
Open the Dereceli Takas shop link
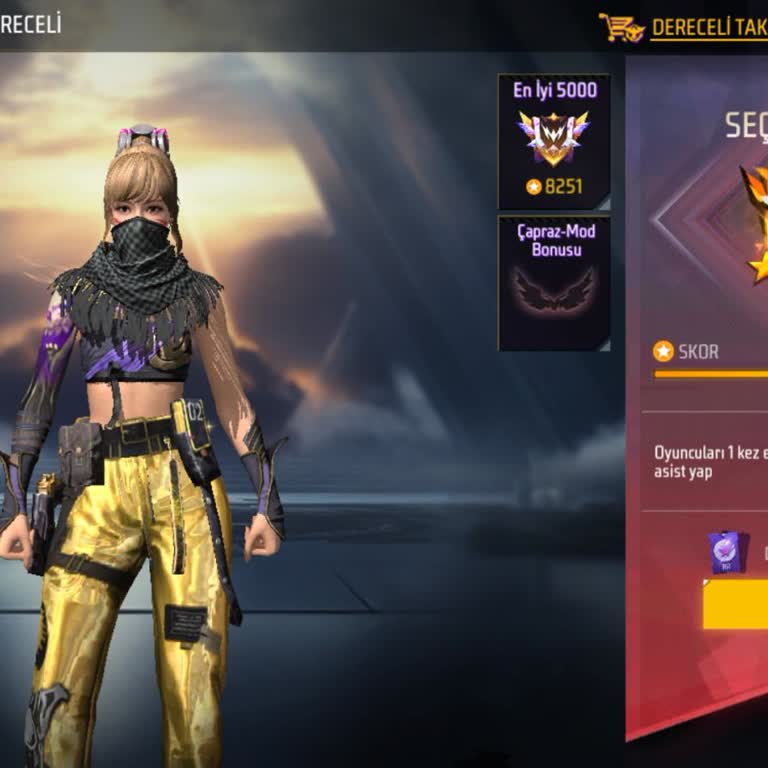[x=708, y=28]
